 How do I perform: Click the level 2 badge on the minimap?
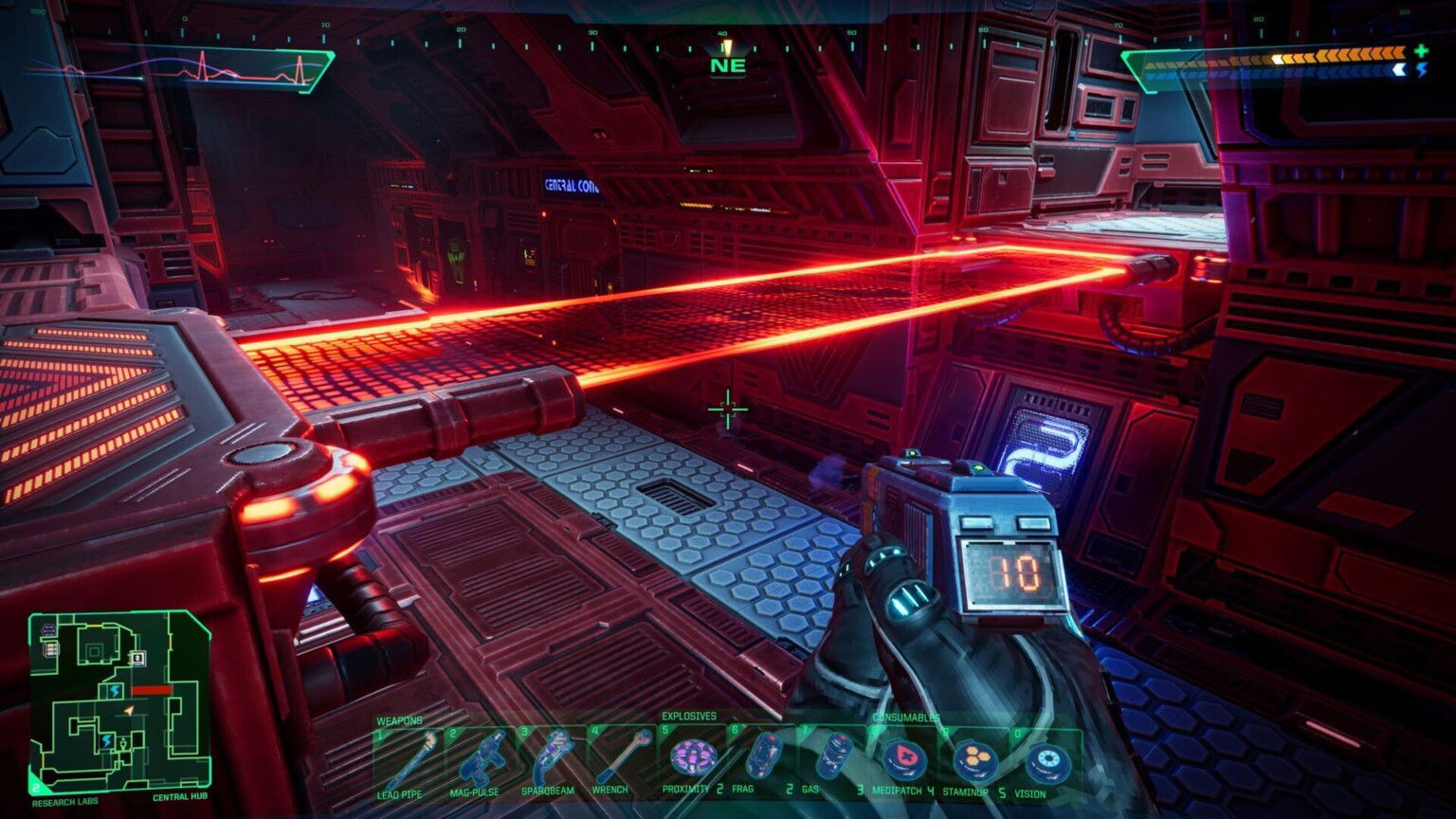[x=36, y=788]
